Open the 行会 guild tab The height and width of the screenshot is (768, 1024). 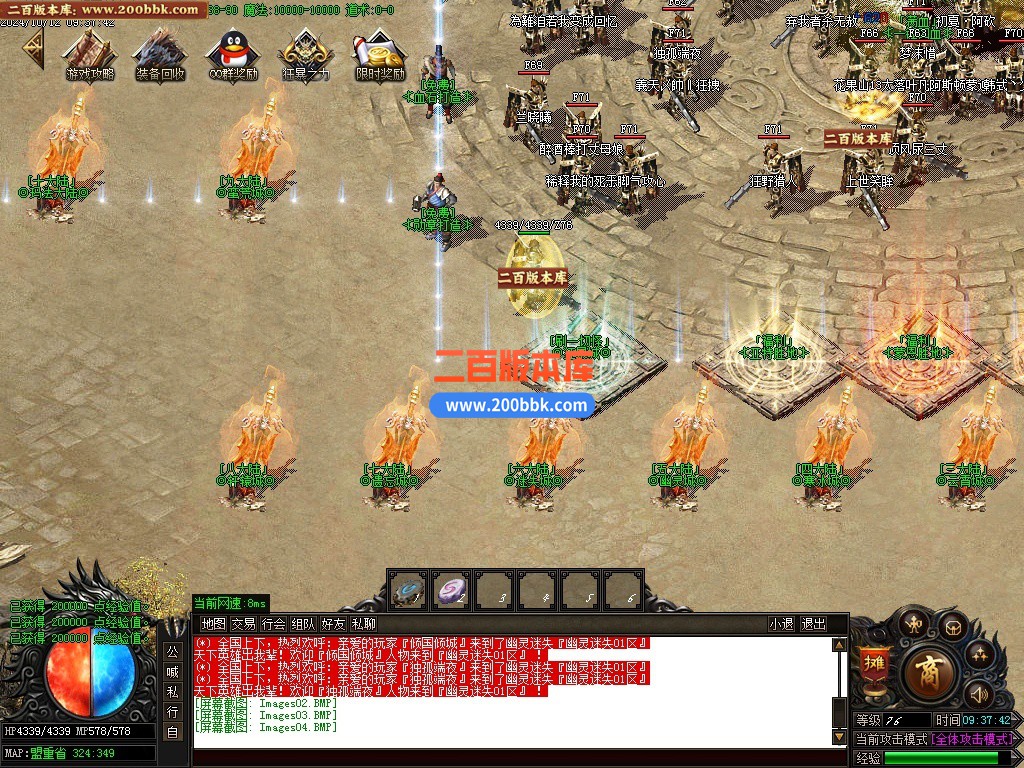[273, 624]
